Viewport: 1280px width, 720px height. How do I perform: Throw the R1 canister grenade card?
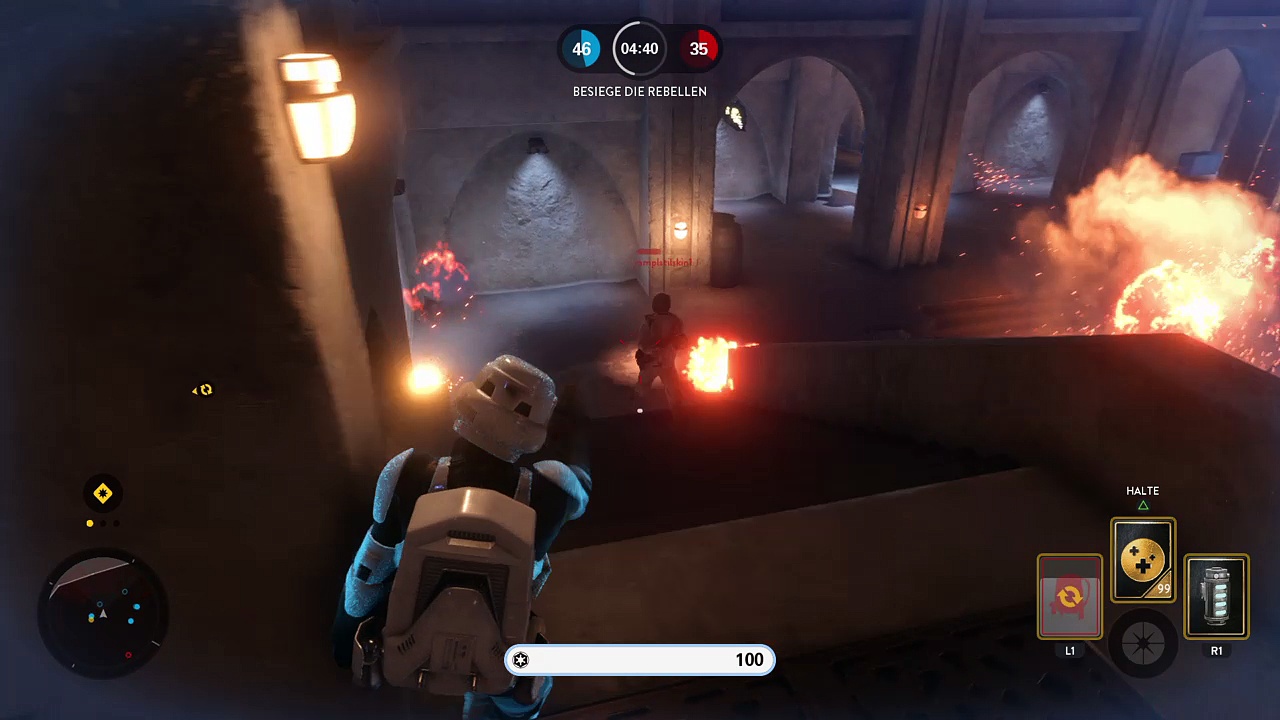[1216, 597]
